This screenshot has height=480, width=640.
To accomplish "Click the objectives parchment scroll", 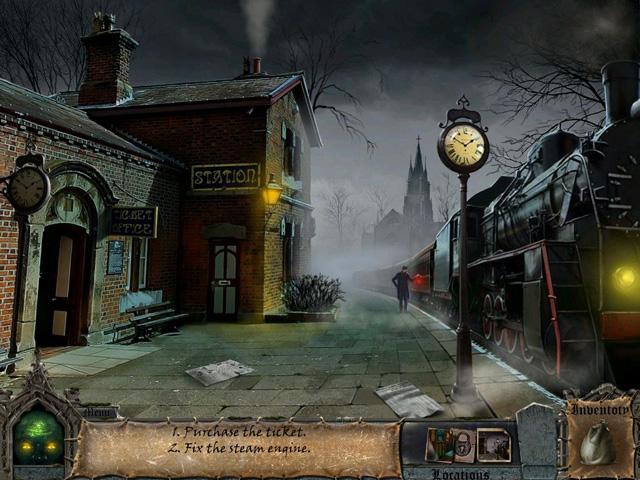I will tap(236, 448).
